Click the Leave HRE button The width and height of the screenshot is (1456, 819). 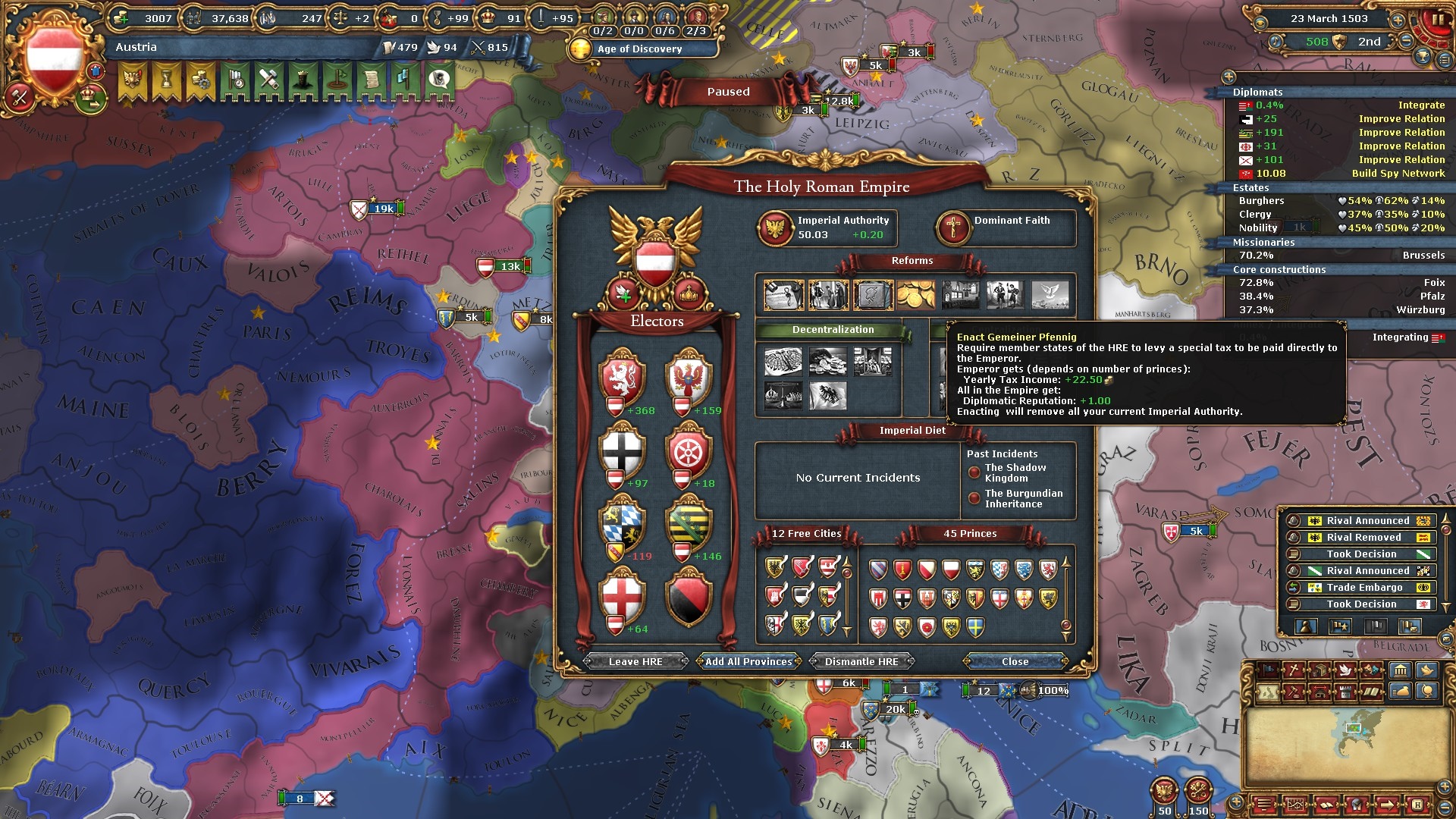[x=635, y=661]
